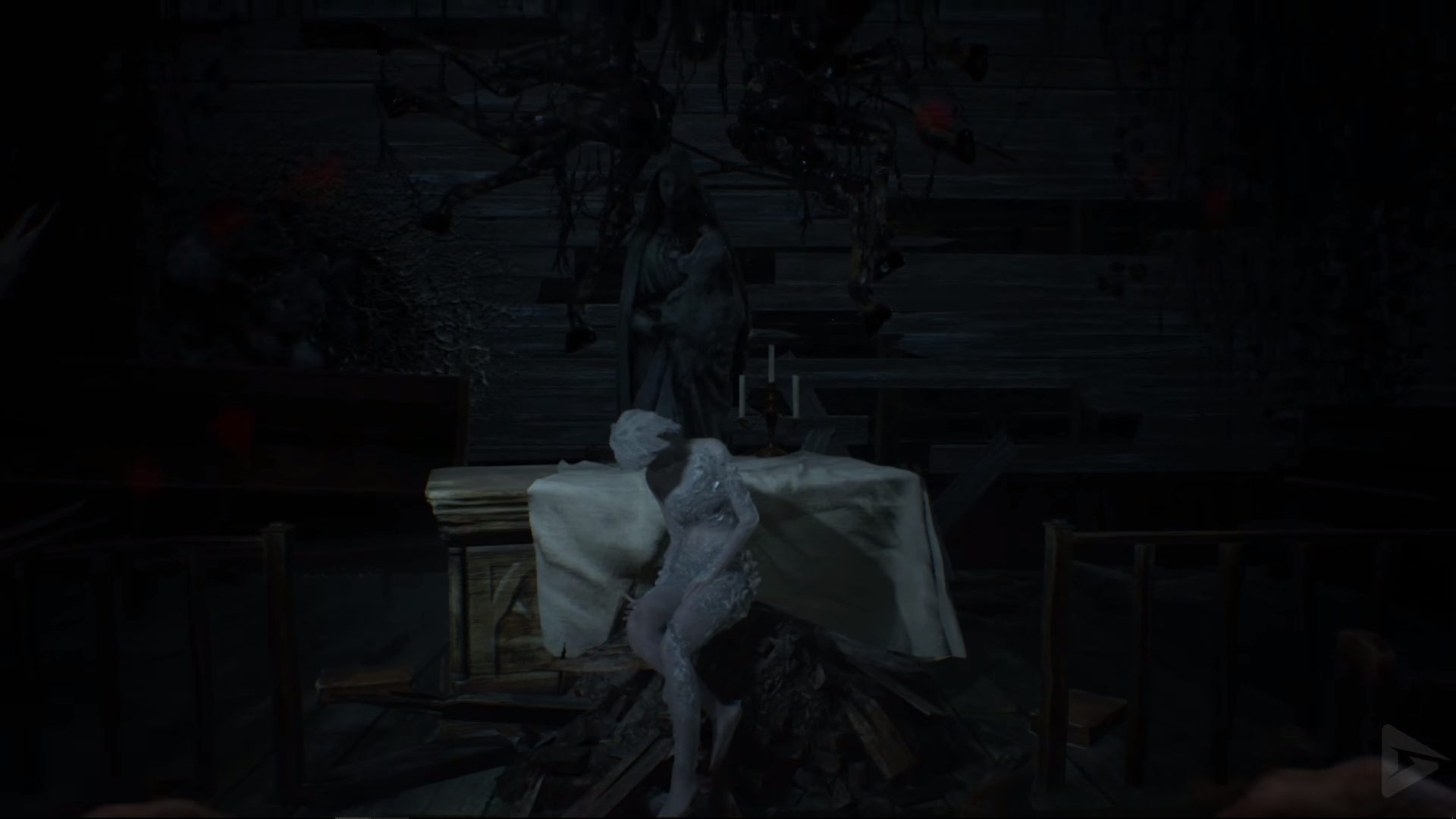Click the triangular channel watermark logo
1456x819 pixels.
tap(1409, 761)
